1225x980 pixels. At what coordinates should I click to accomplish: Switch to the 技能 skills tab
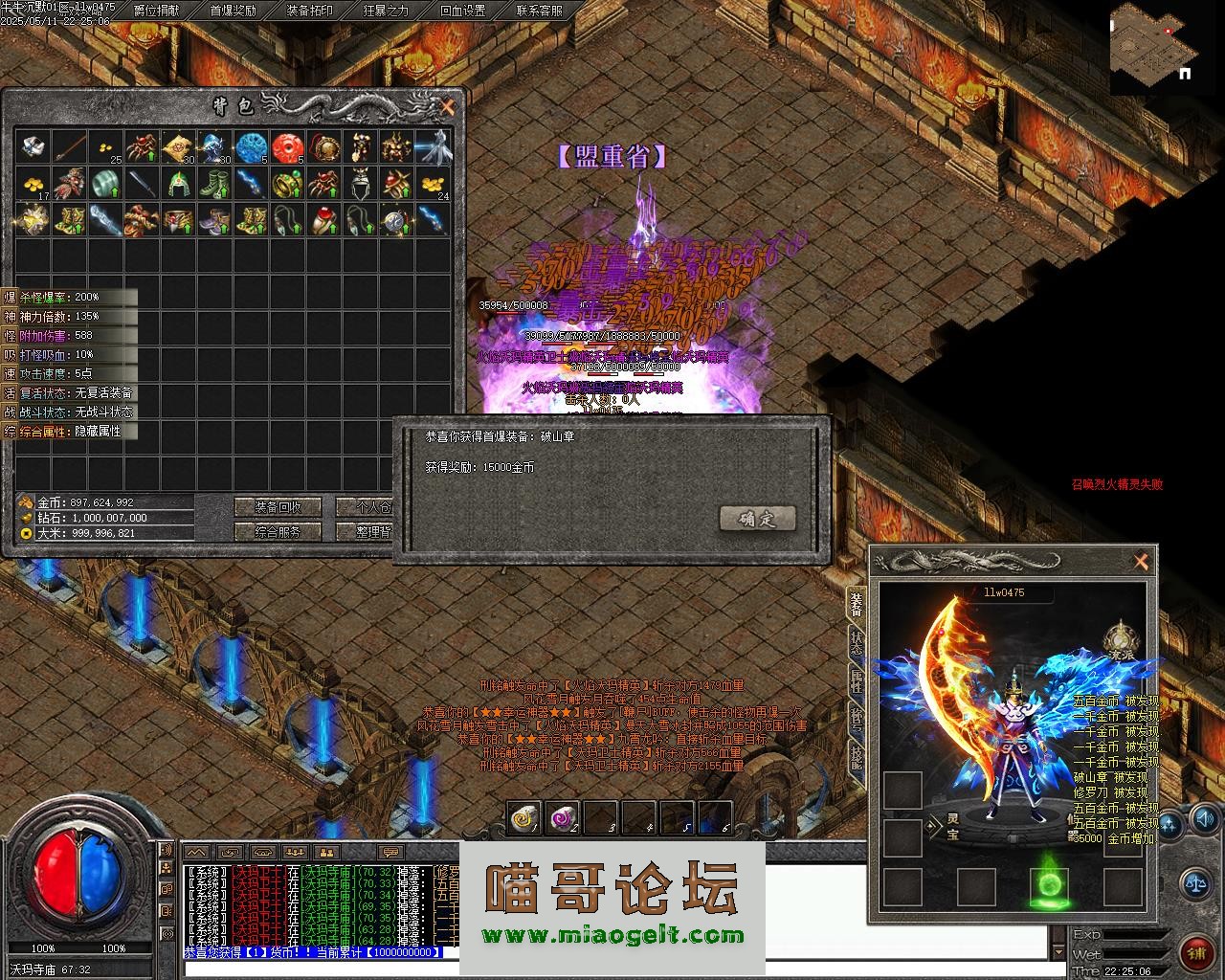(856, 756)
